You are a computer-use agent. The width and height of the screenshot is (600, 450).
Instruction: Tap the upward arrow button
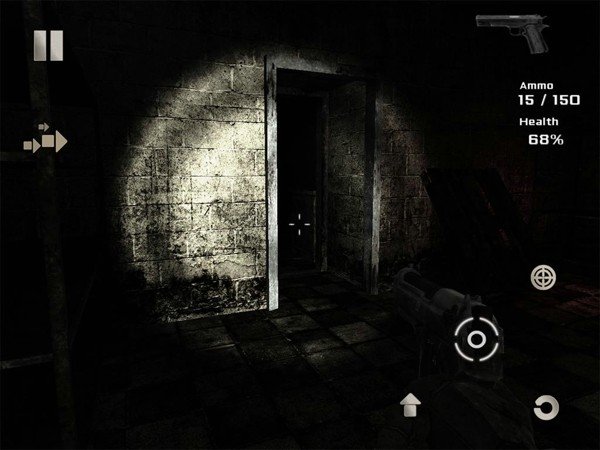410,404
